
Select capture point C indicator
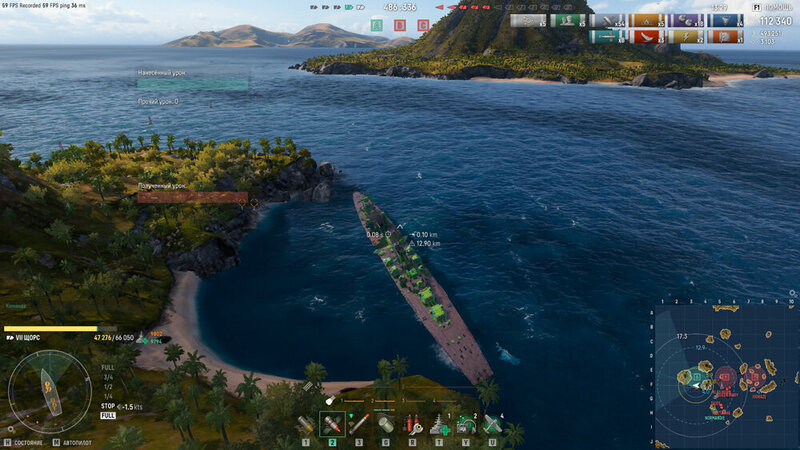pyautogui.click(x=424, y=25)
